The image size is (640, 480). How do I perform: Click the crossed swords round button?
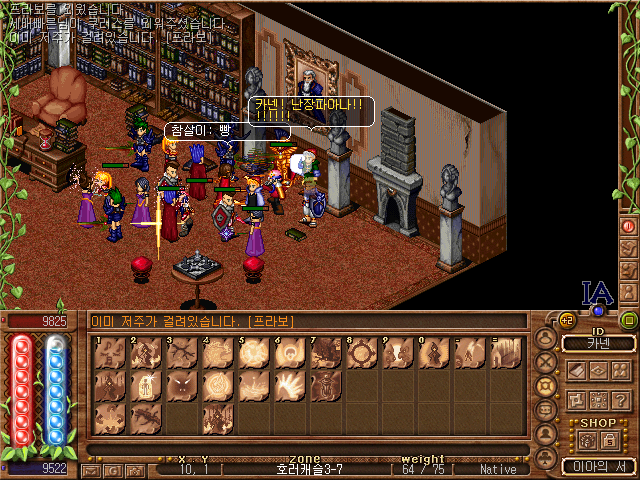pyautogui.click(x=547, y=362)
